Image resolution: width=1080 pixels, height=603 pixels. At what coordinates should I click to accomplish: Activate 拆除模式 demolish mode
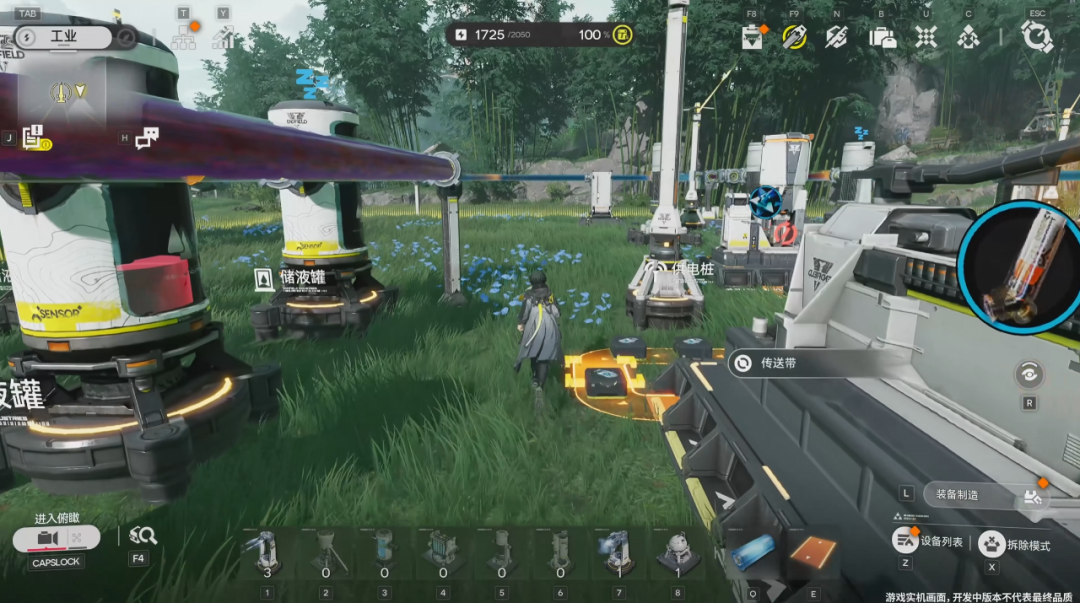1013,544
